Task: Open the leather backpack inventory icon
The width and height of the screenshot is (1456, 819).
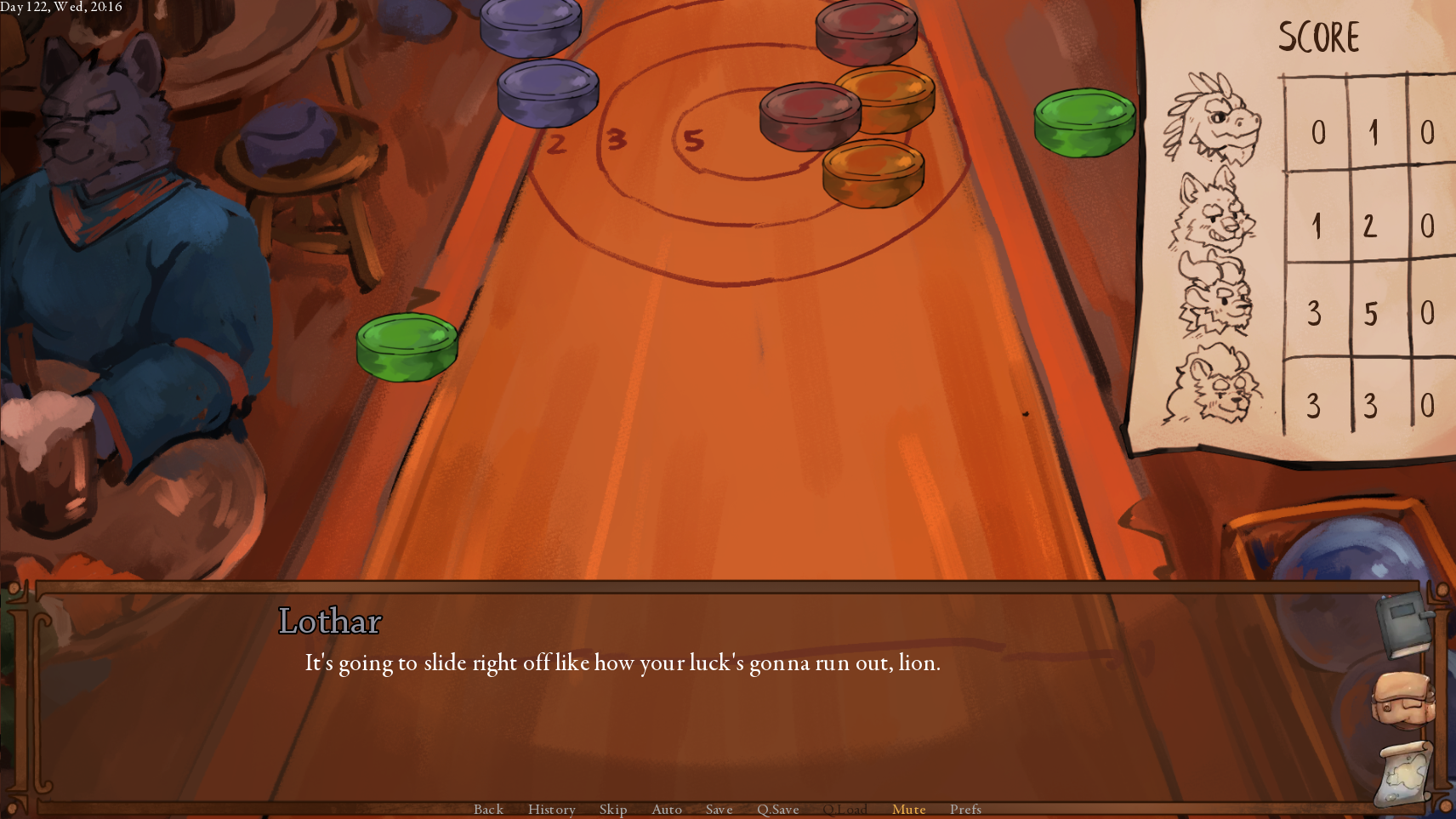Action: tap(1403, 699)
